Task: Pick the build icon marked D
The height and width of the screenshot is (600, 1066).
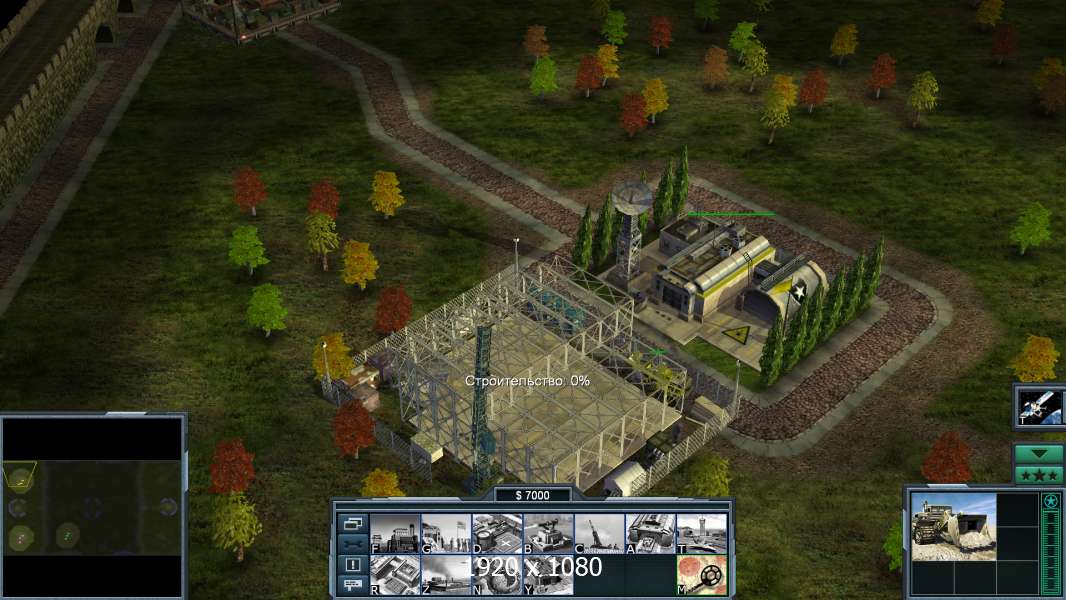Action: tap(497, 534)
